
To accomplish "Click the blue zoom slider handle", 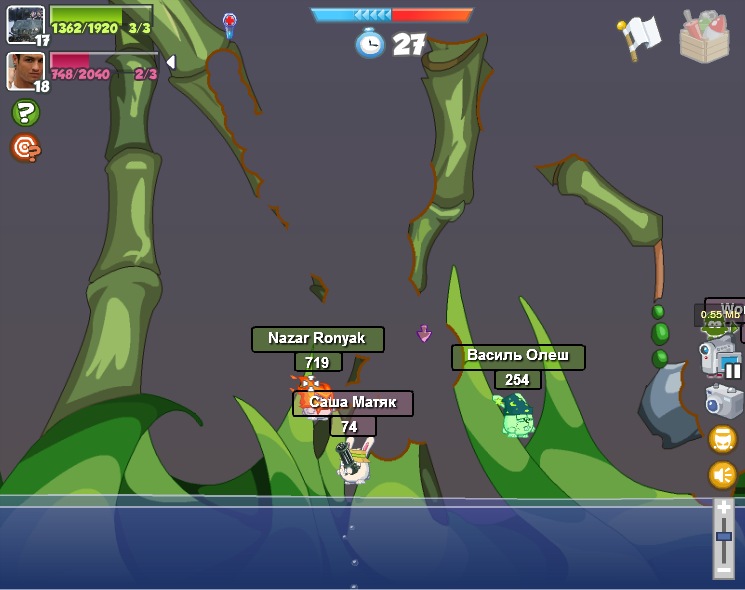I will pyautogui.click(x=724, y=537).
